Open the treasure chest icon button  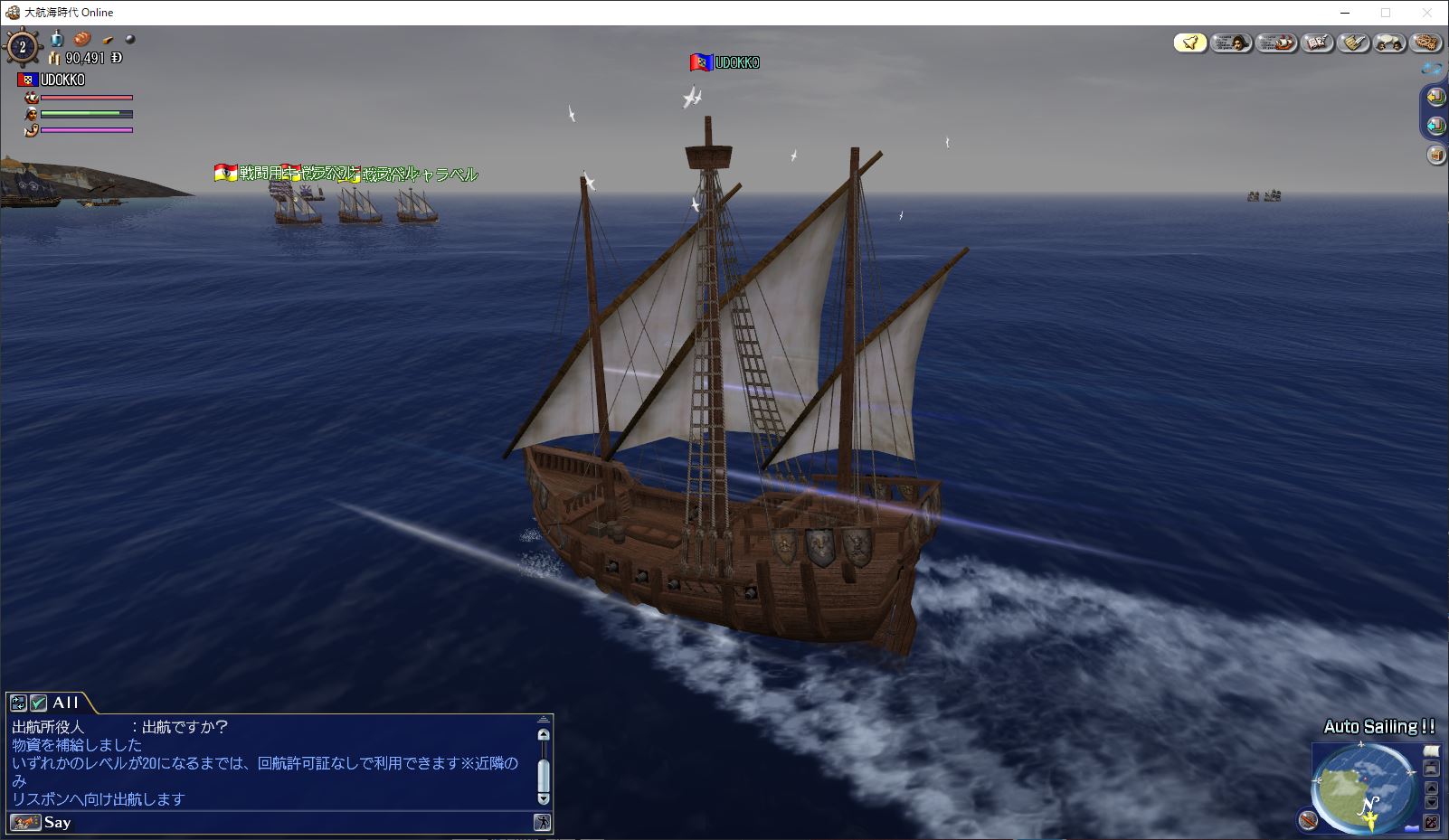pyautogui.click(x=1435, y=156)
